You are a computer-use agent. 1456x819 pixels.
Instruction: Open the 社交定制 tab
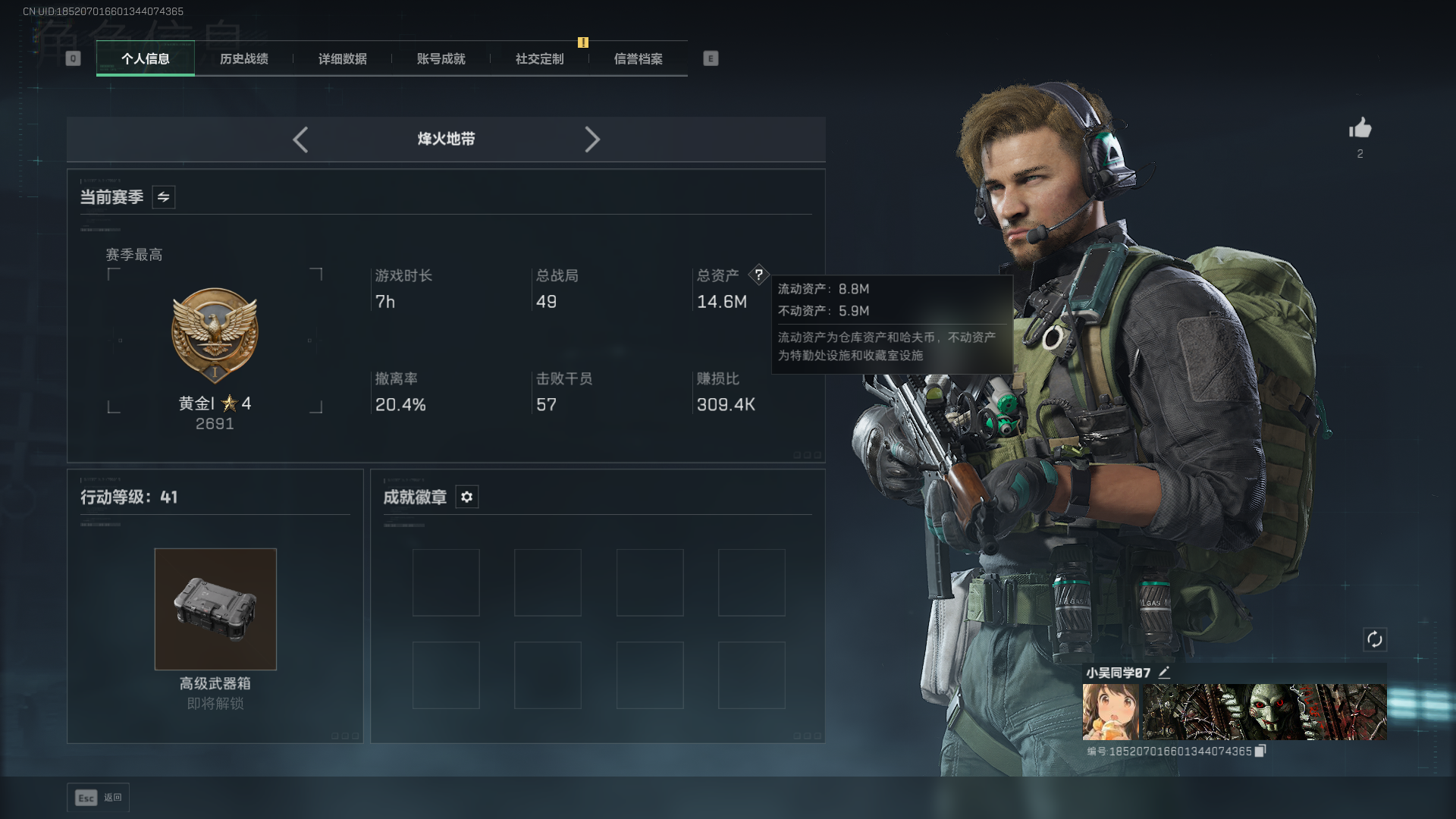tap(539, 59)
